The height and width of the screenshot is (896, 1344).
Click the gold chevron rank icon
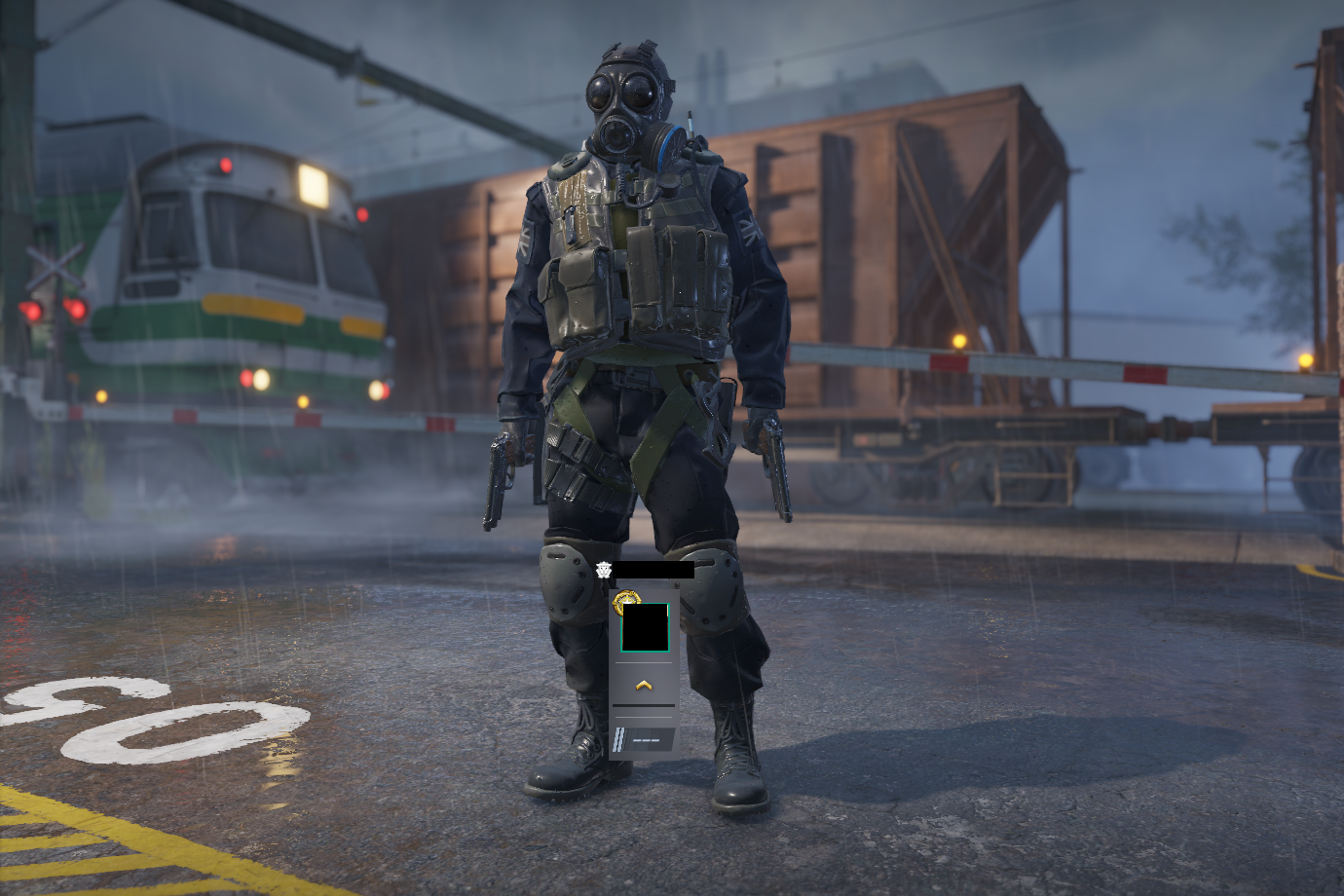click(x=643, y=686)
